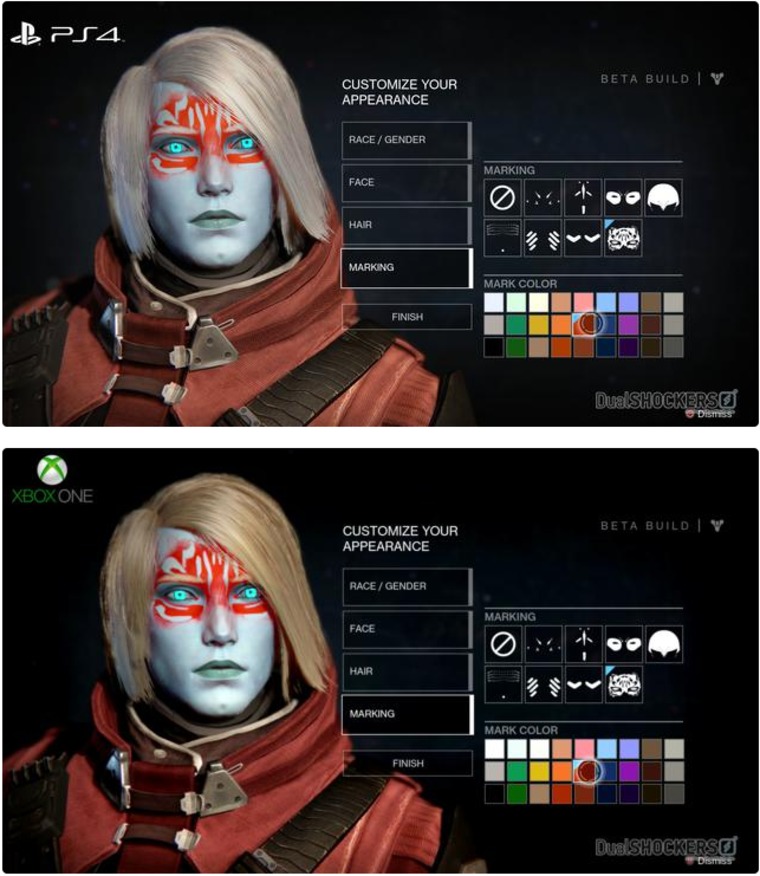Choose the Hair option in the PS4 screenshot
760x876 pixels.
[x=405, y=226]
